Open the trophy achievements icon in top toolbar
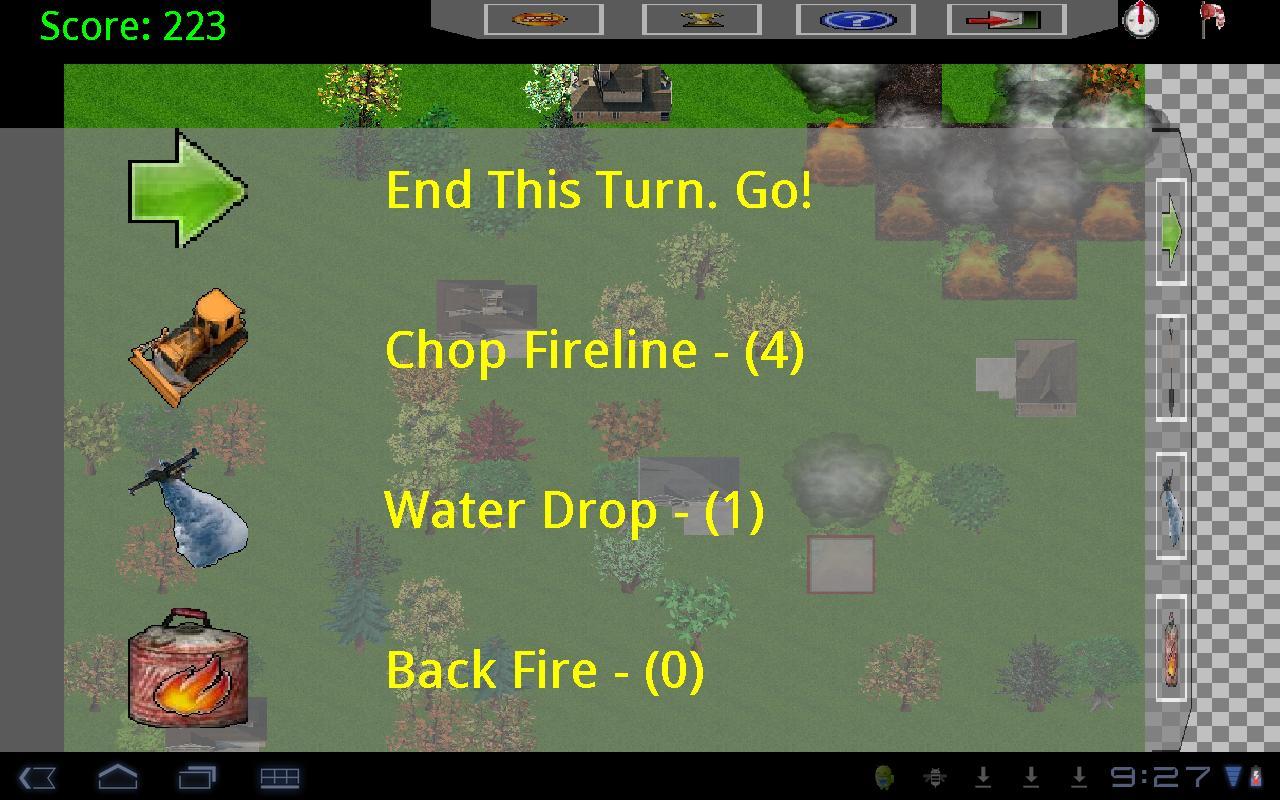This screenshot has width=1280, height=800. point(701,19)
